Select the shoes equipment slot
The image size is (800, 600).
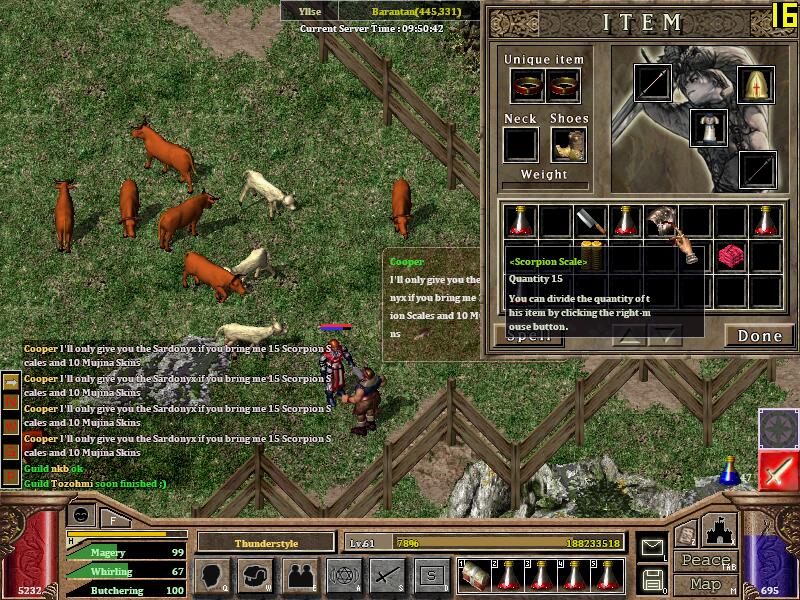tap(568, 145)
